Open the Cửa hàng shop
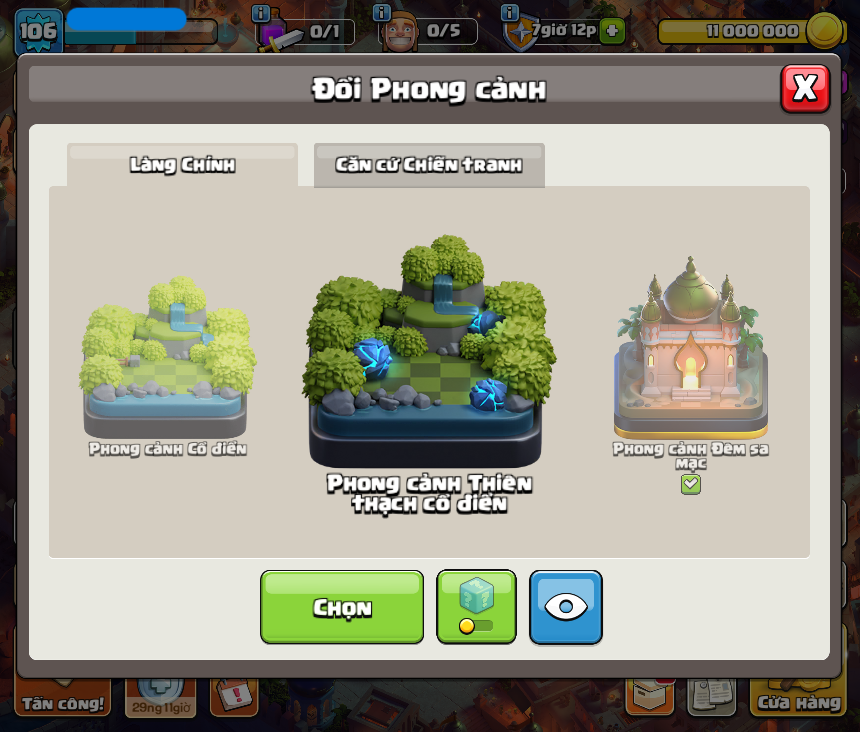Viewport: 860px width, 732px height. click(798, 700)
